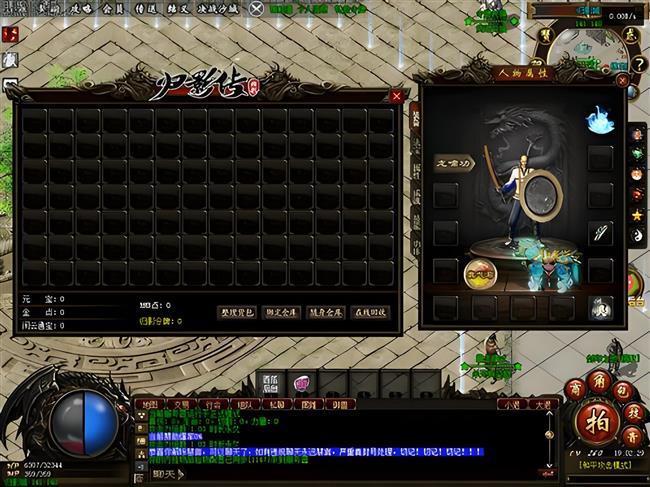
Task: Click the yin-yang icon on right sidebar
Action: (x=636, y=236)
